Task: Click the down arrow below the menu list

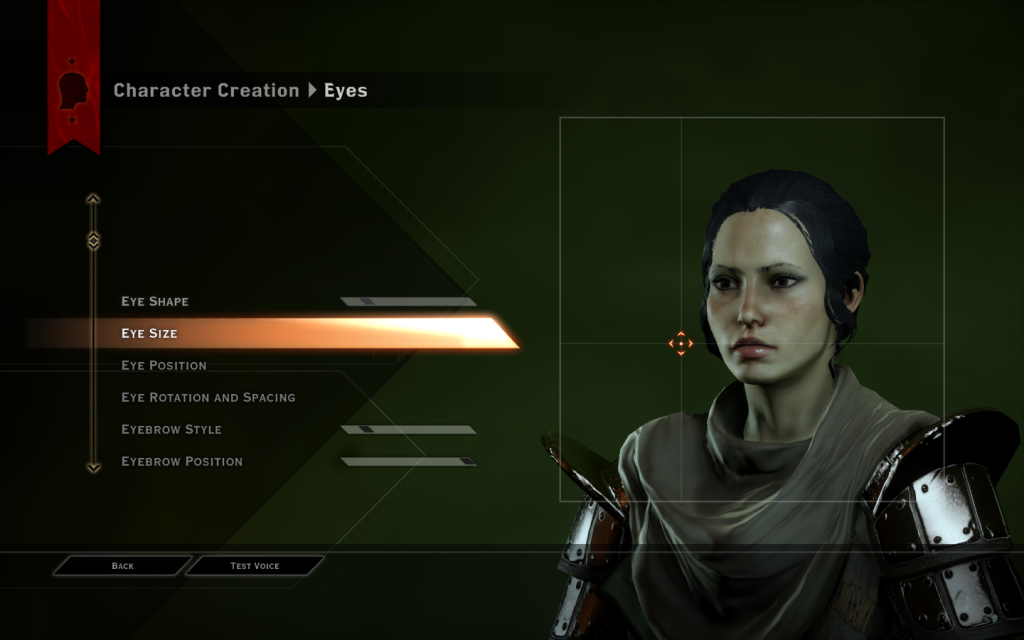Action: (x=93, y=466)
